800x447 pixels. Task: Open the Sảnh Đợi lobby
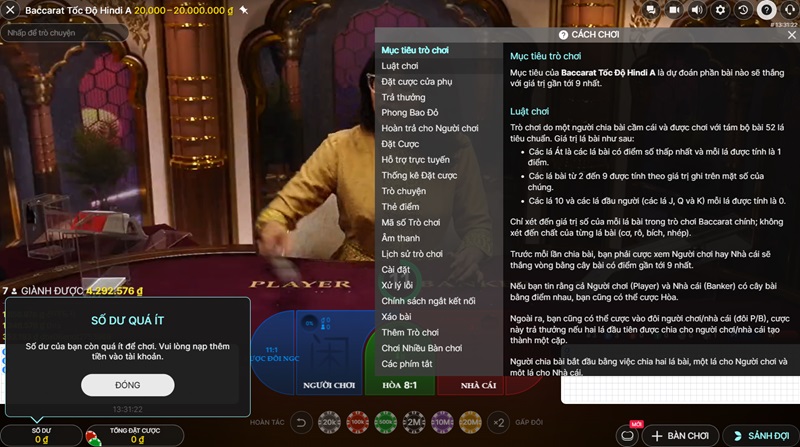point(761,436)
